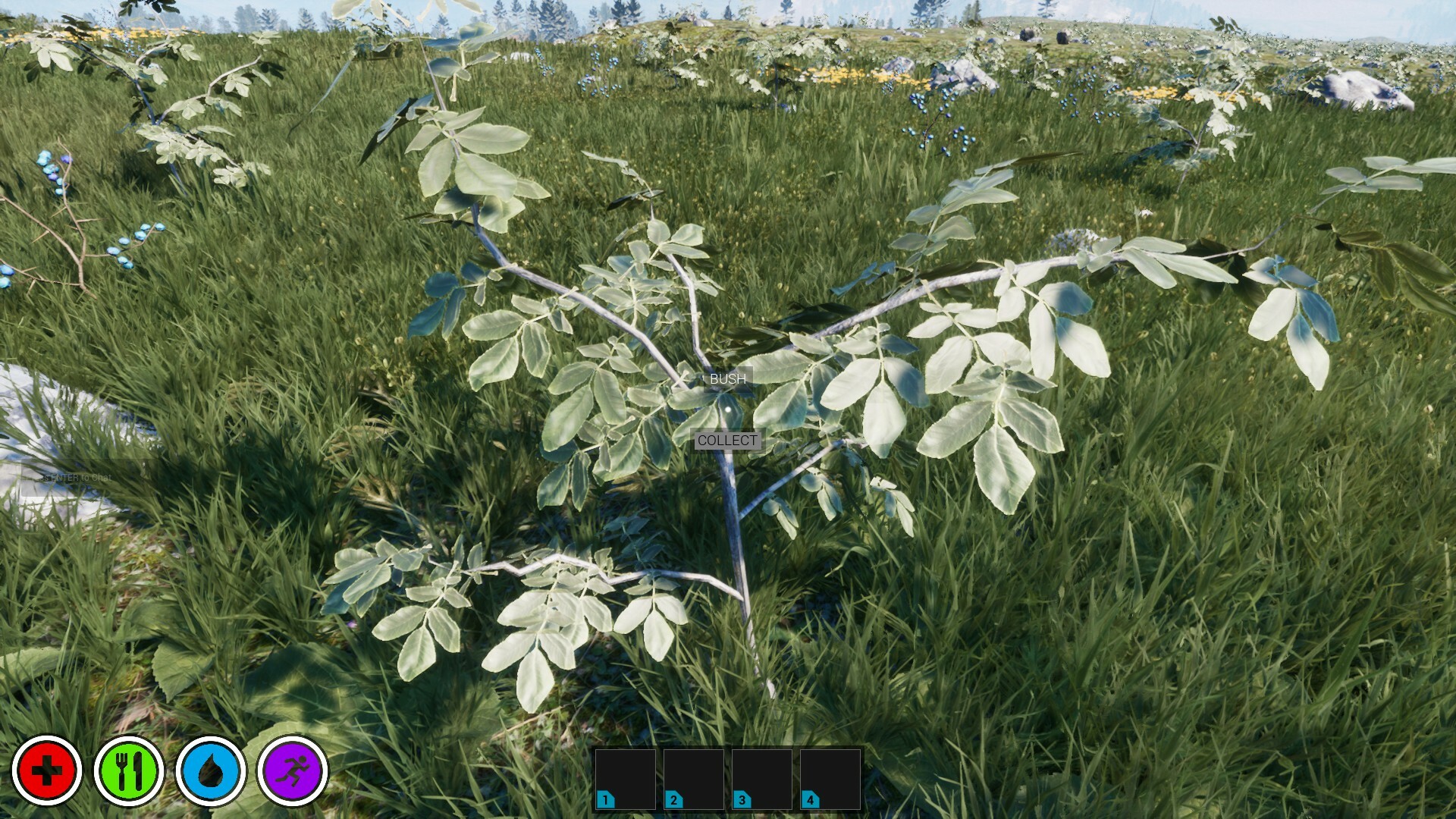
Task: Select the fourth empty hotbar slot
Action: click(829, 777)
